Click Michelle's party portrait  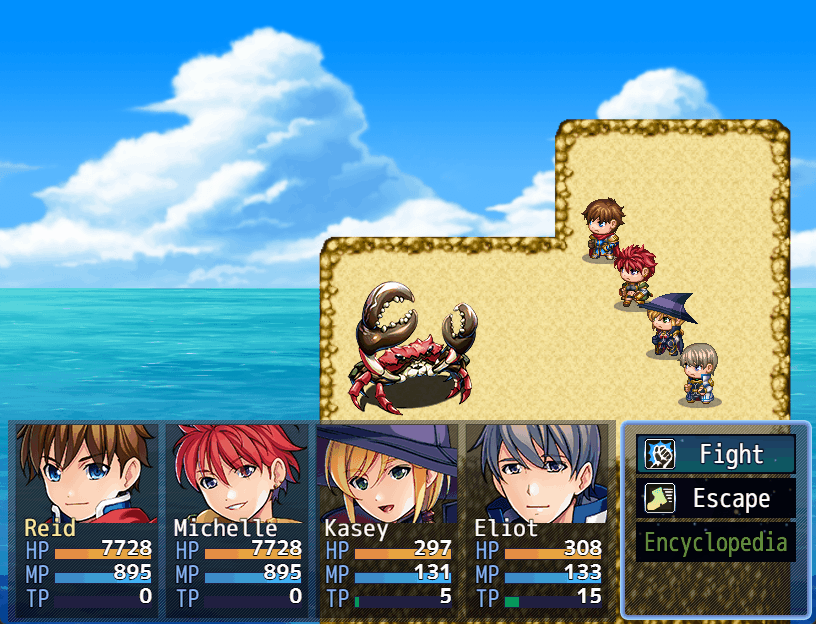click(237, 472)
